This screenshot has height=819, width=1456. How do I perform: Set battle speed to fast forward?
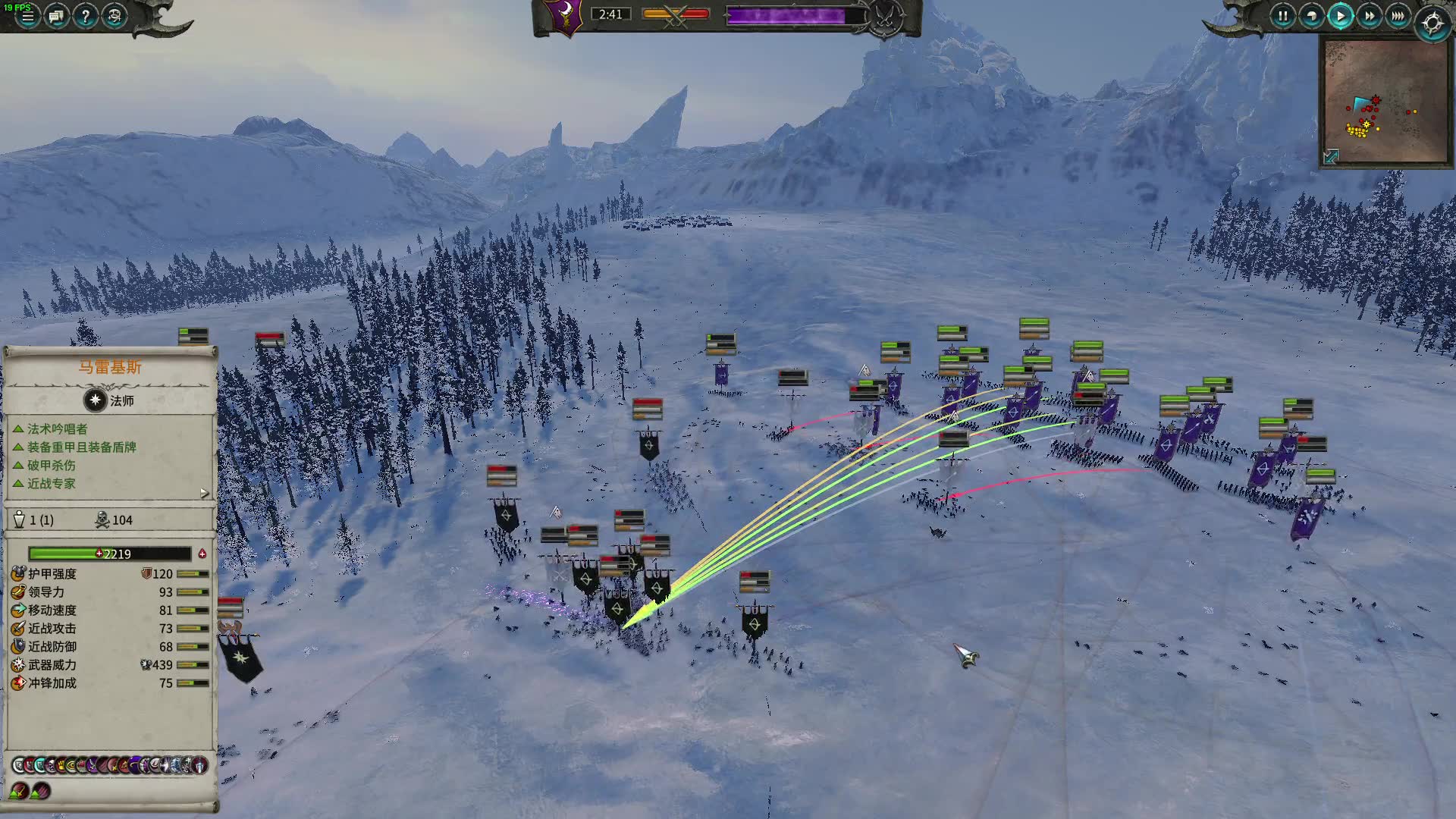(x=1369, y=16)
